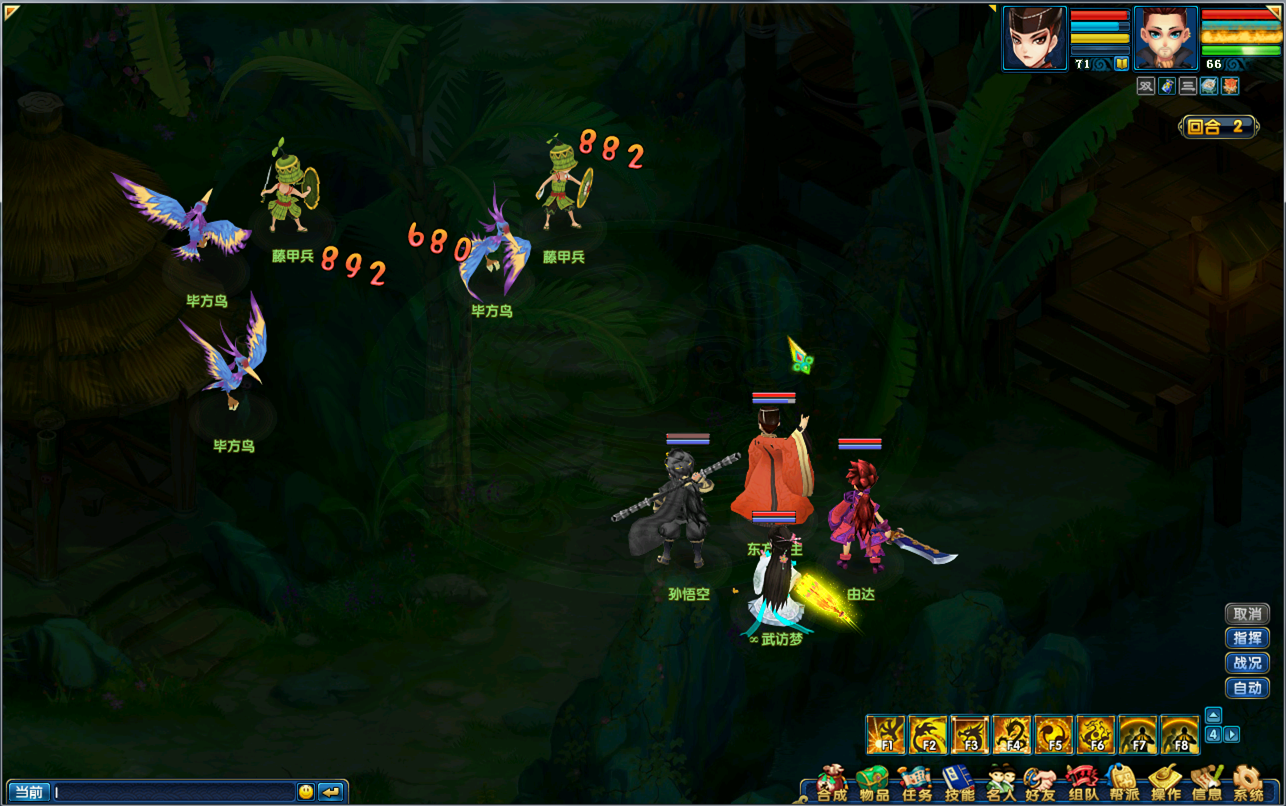Click the skill bar up arrow
The width and height of the screenshot is (1286, 806).
[x=1213, y=715]
